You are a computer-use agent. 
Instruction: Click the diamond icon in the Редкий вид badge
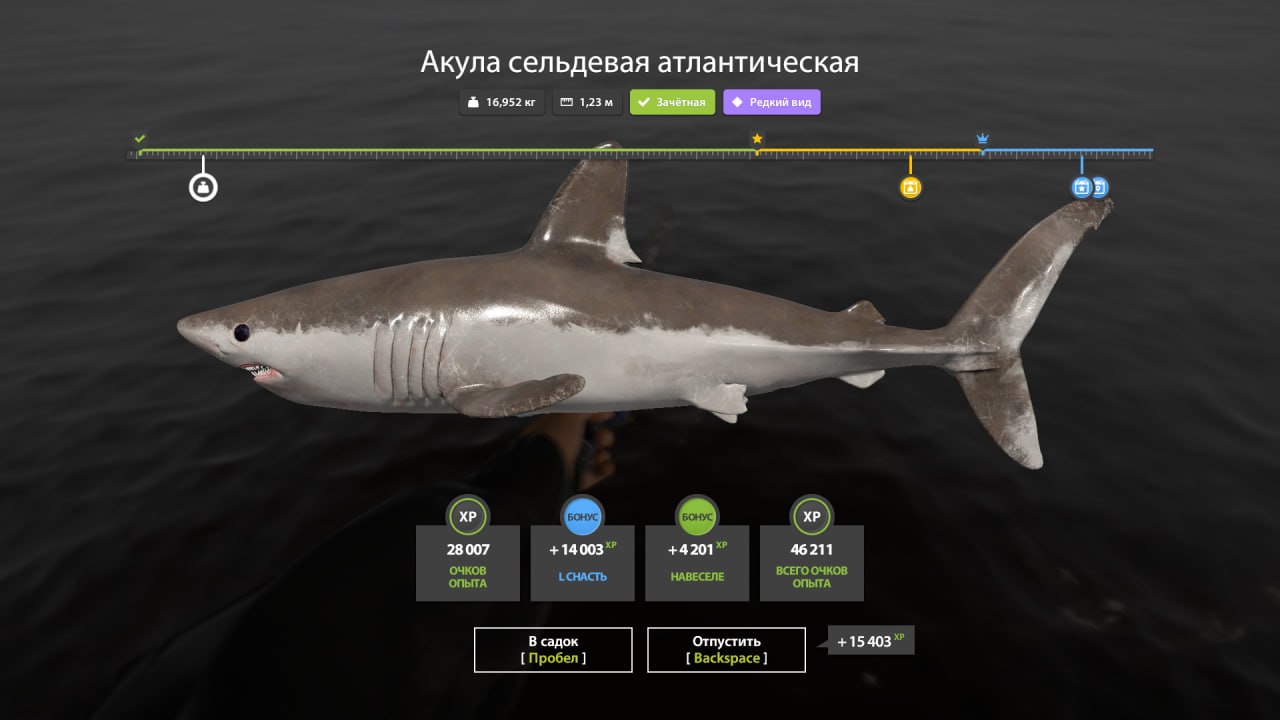click(x=738, y=102)
